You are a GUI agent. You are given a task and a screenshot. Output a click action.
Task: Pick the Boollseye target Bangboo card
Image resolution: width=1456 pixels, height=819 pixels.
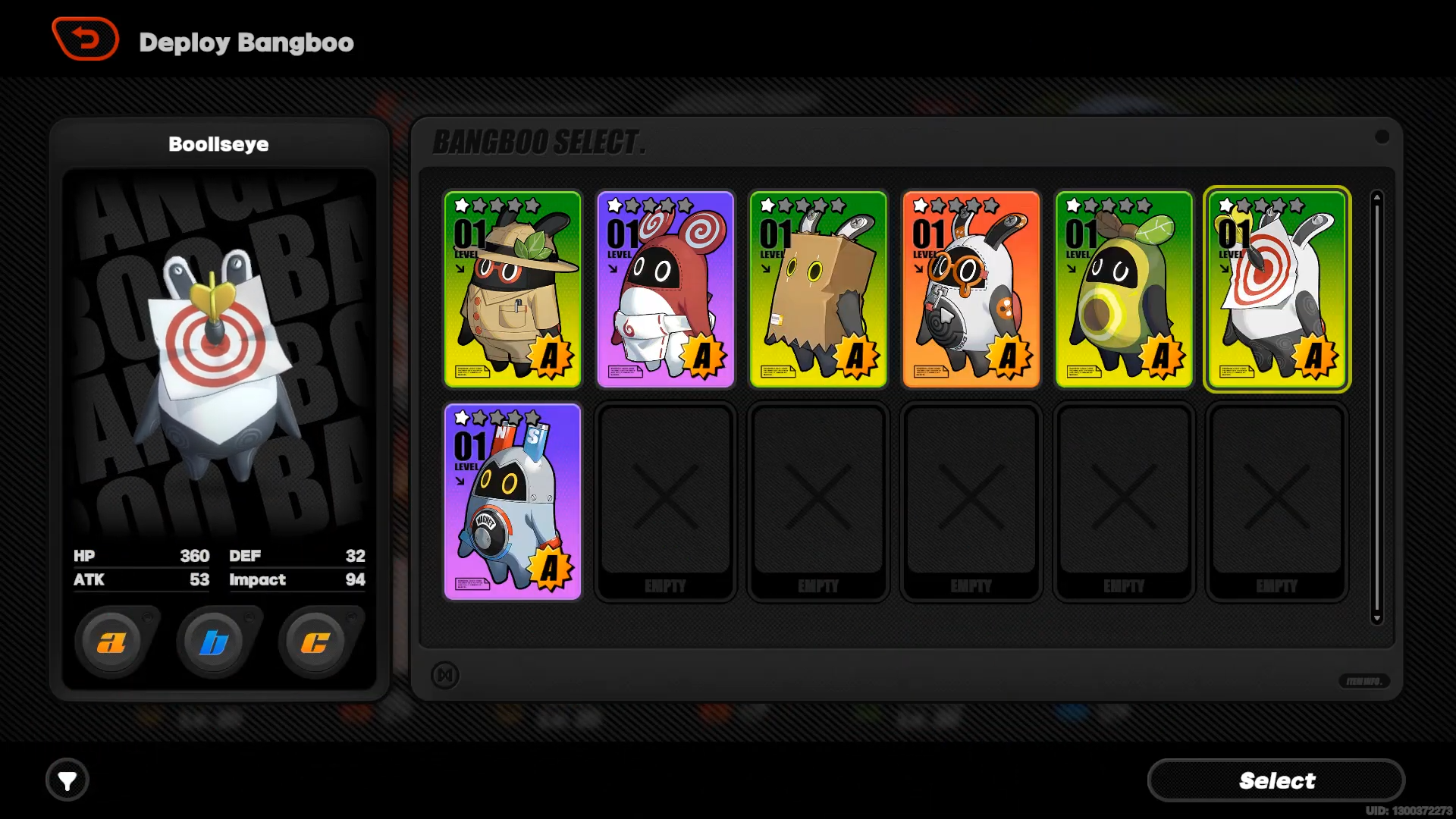[1276, 289]
